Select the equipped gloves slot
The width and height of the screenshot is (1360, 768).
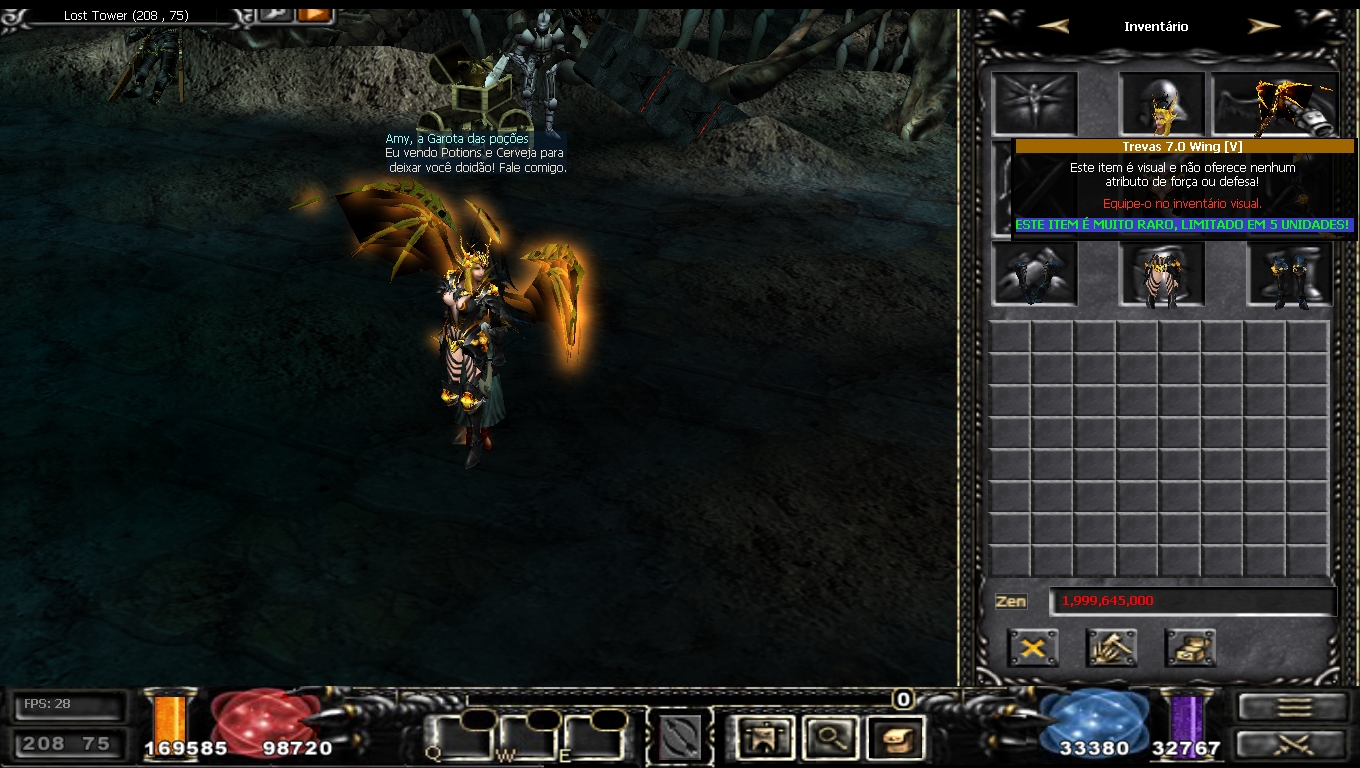coord(1035,273)
